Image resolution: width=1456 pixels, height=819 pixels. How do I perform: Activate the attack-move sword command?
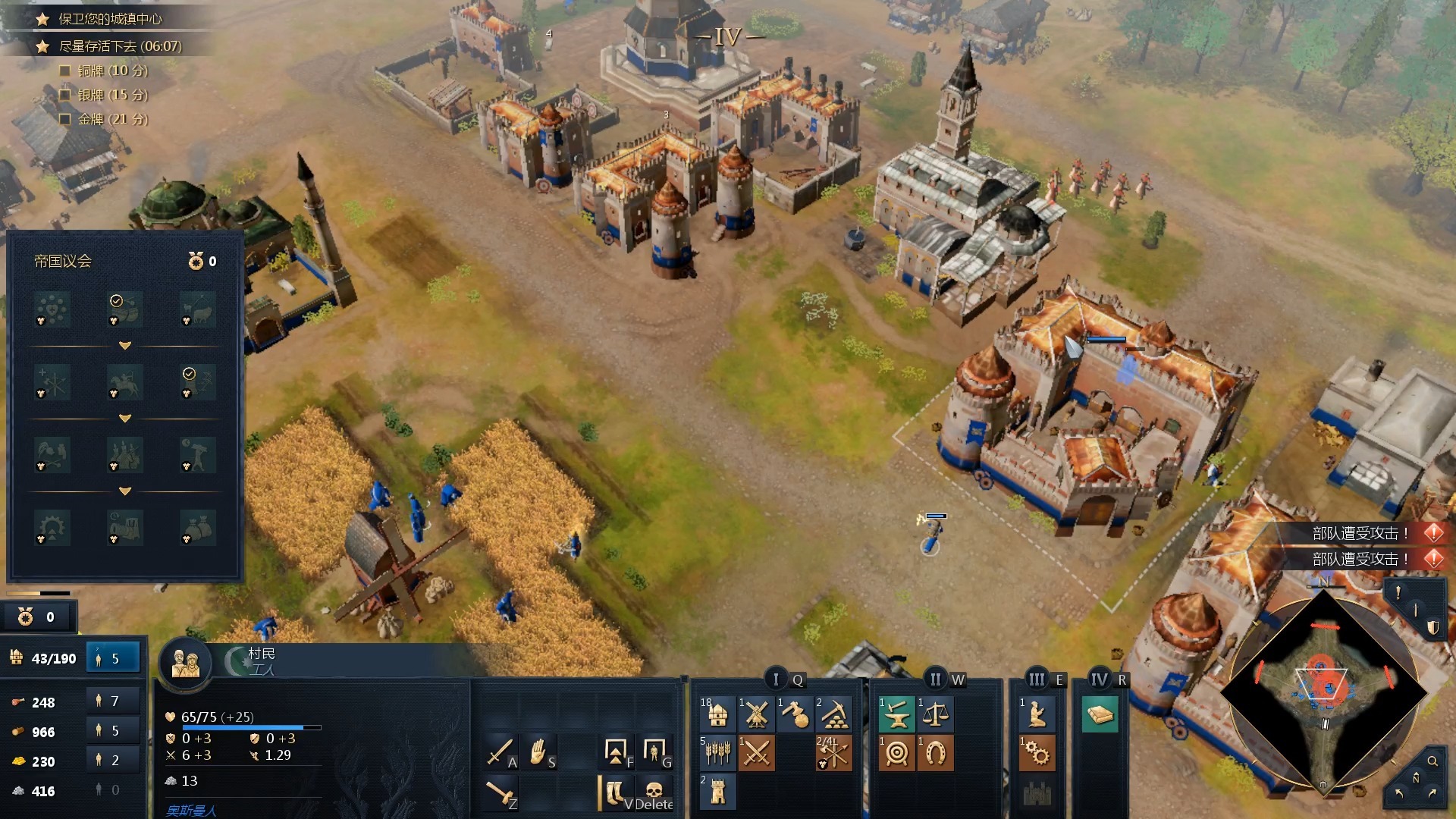coord(500,752)
